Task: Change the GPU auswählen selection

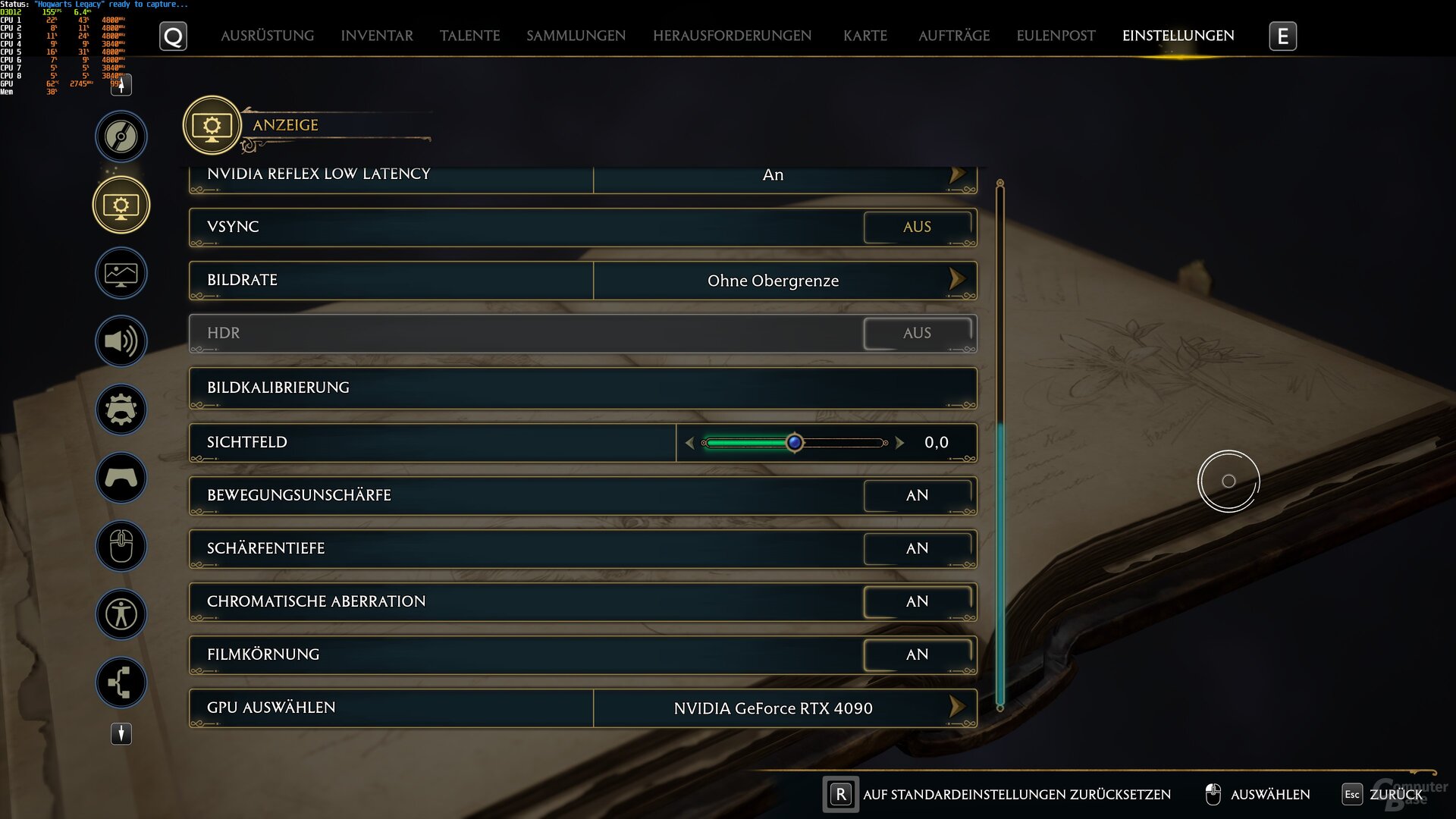Action: (957, 708)
